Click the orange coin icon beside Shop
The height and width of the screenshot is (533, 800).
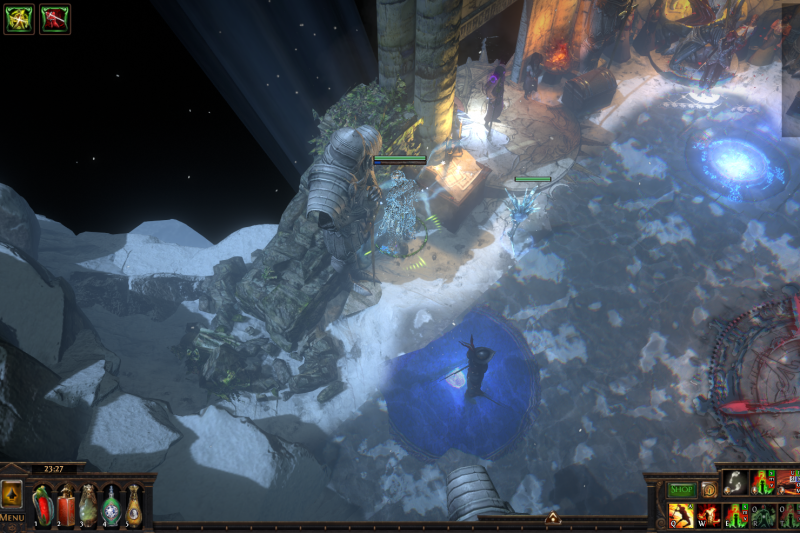pos(708,490)
